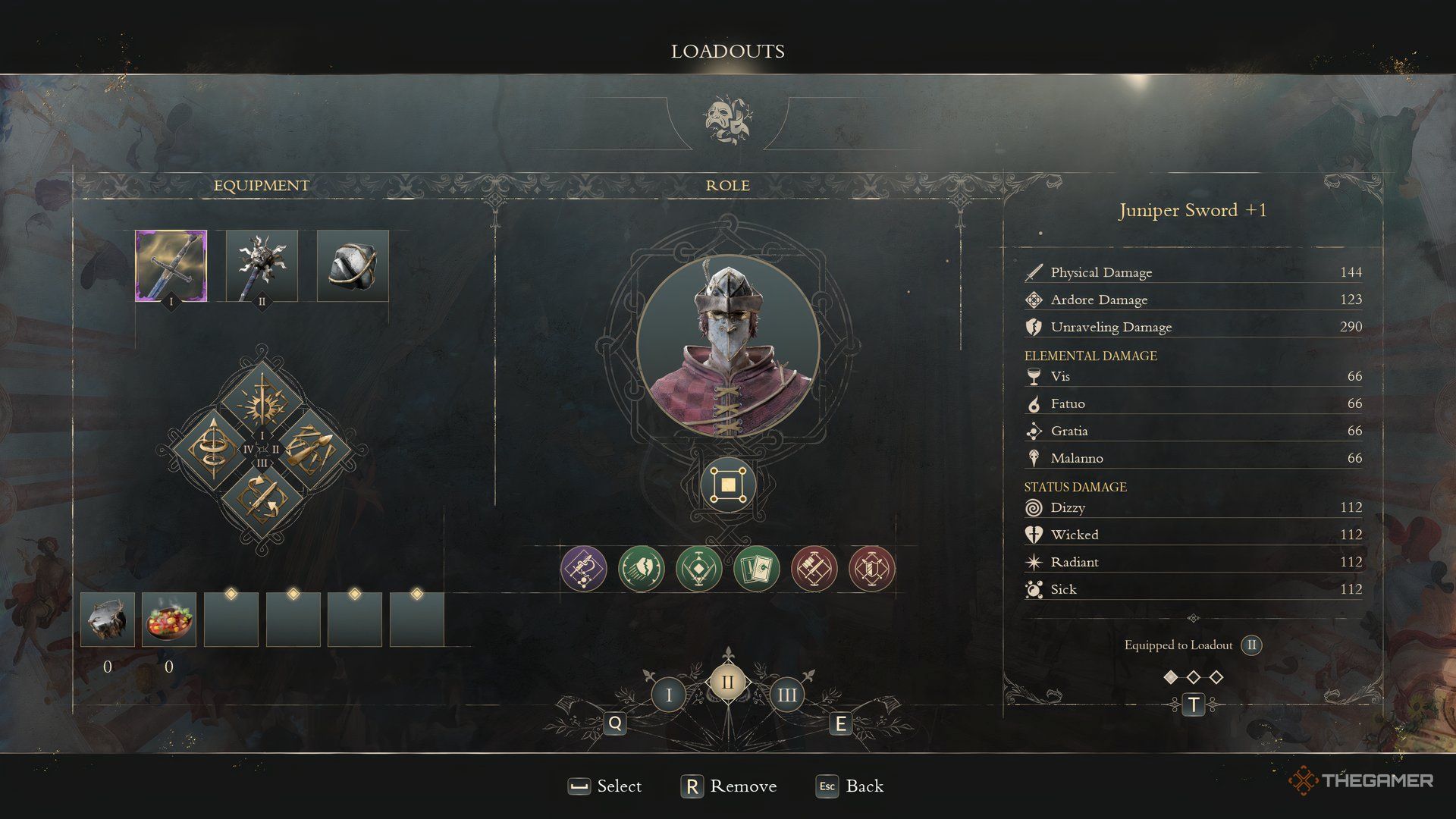This screenshot has width=1456, height=819.
Task: Choose the steaming food bowl slot
Action: point(169,620)
